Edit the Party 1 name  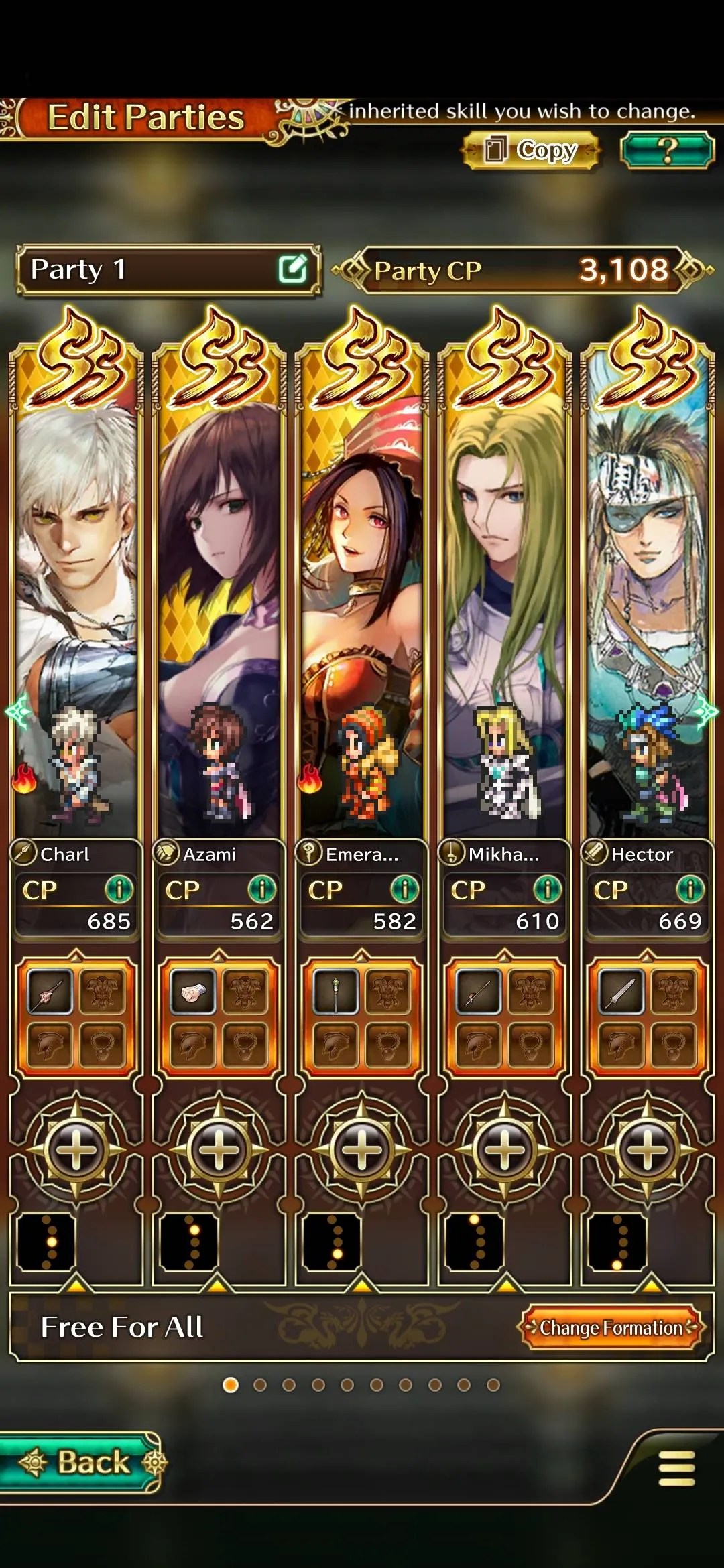[292, 269]
